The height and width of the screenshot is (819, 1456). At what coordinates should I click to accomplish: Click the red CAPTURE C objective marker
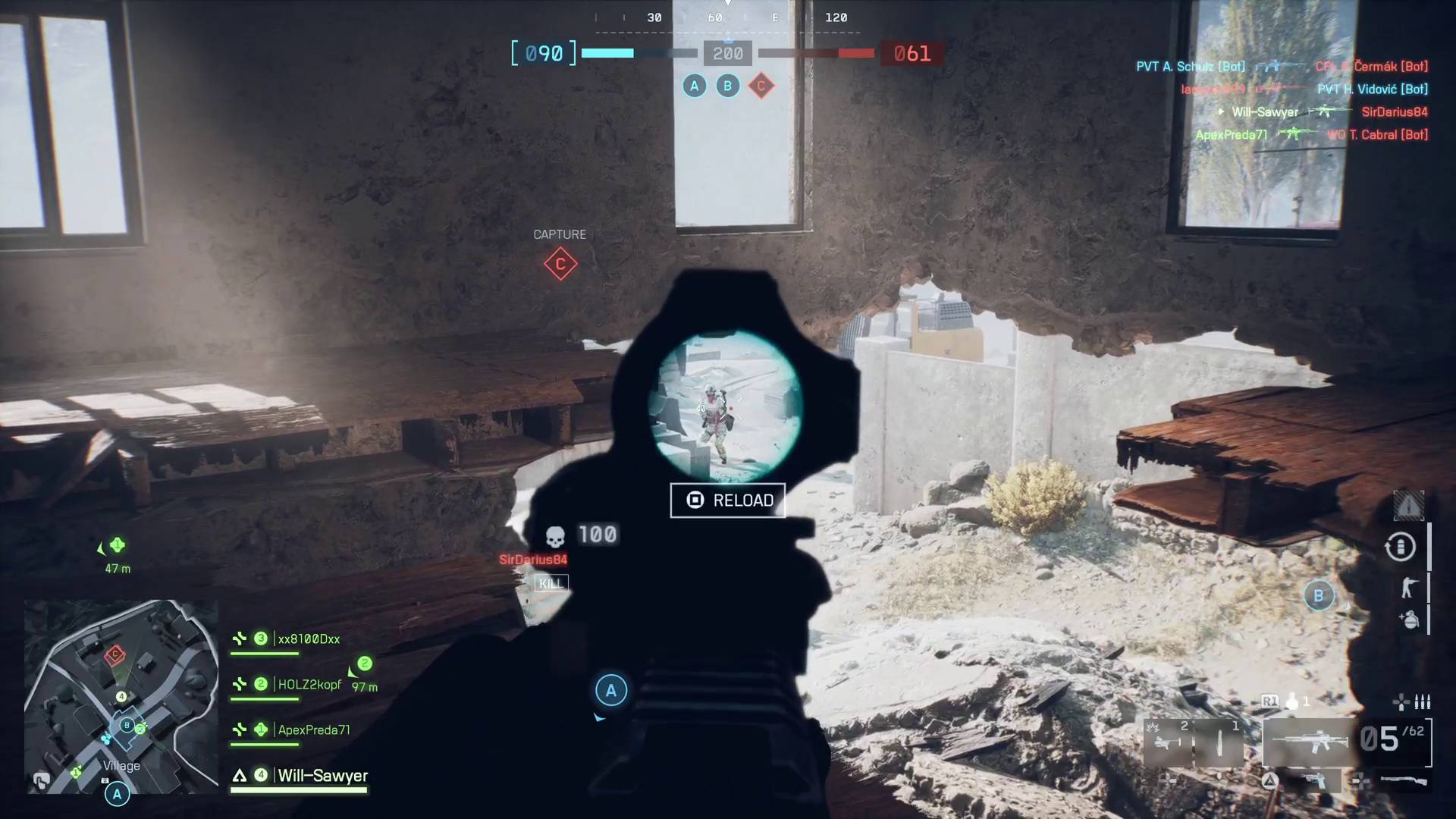pos(561,265)
